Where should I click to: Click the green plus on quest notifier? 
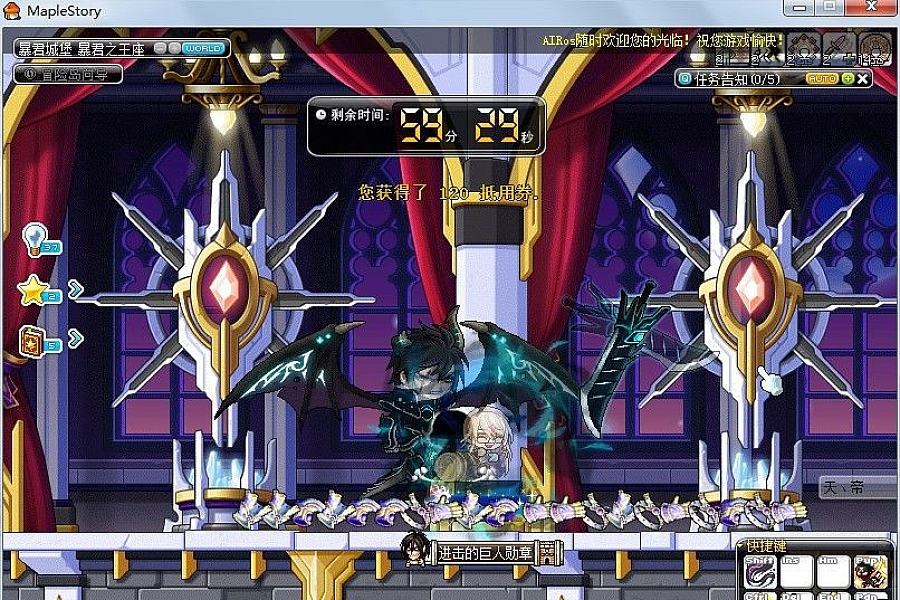(x=848, y=78)
